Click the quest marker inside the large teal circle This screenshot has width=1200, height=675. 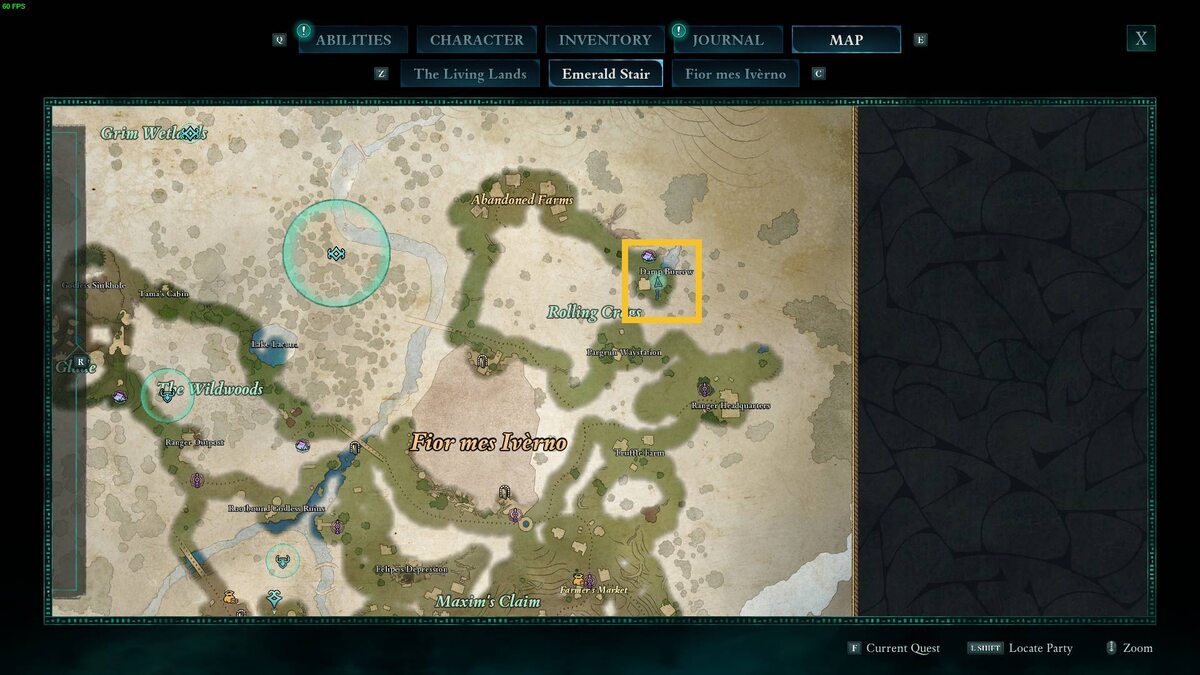pyautogui.click(x=336, y=254)
